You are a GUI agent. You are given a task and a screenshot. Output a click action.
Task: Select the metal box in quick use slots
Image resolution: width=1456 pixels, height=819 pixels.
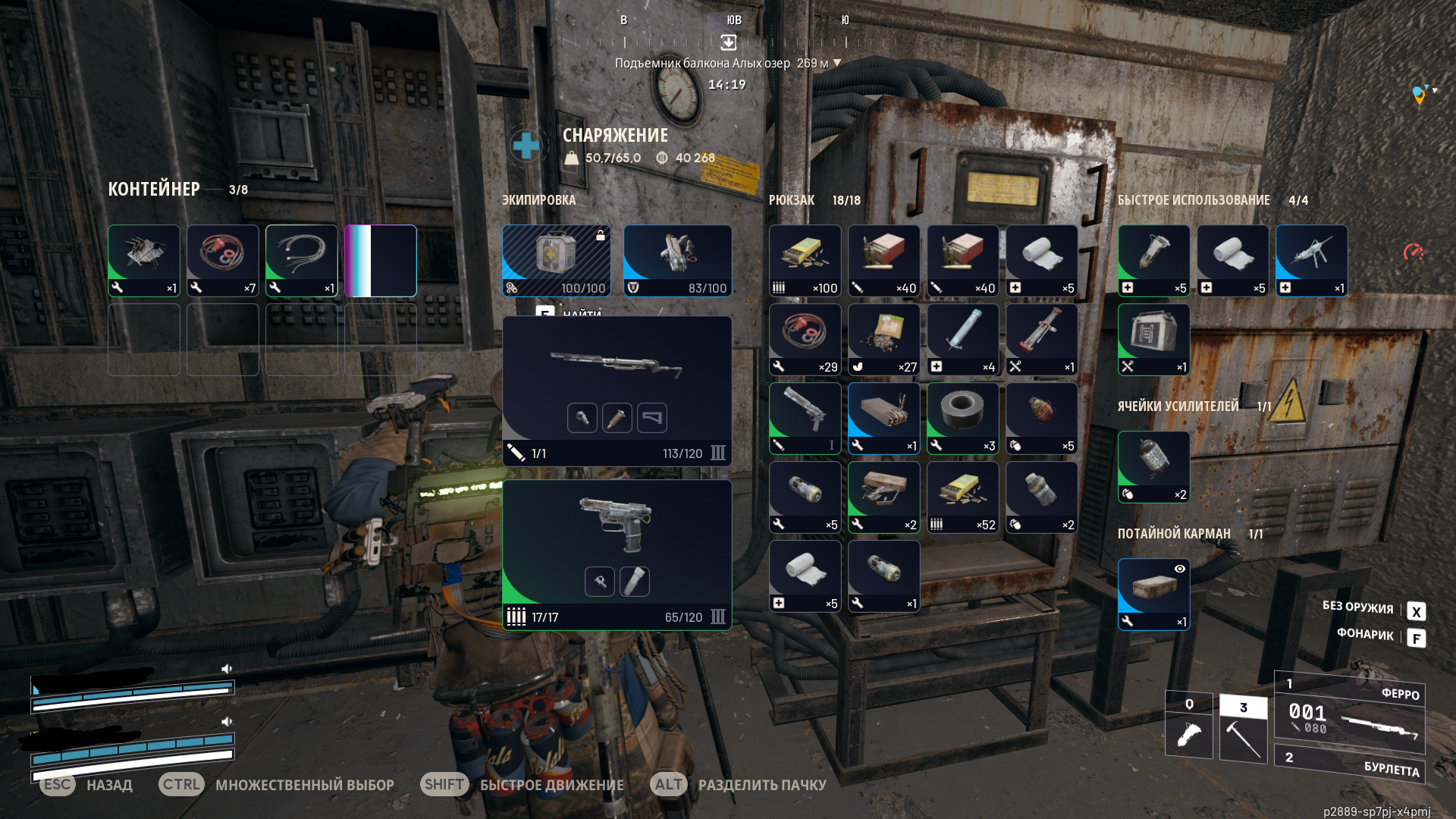1153,339
